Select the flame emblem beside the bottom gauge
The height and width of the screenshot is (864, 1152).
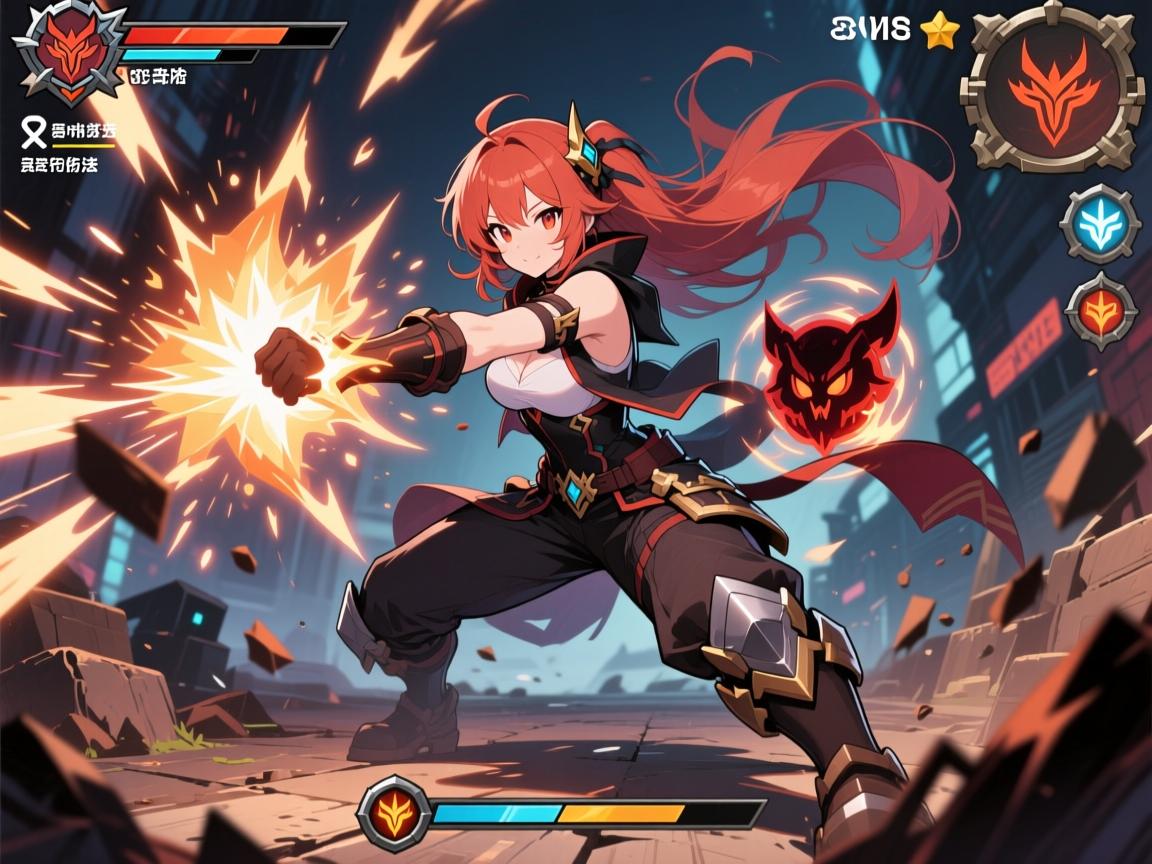coord(394,810)
